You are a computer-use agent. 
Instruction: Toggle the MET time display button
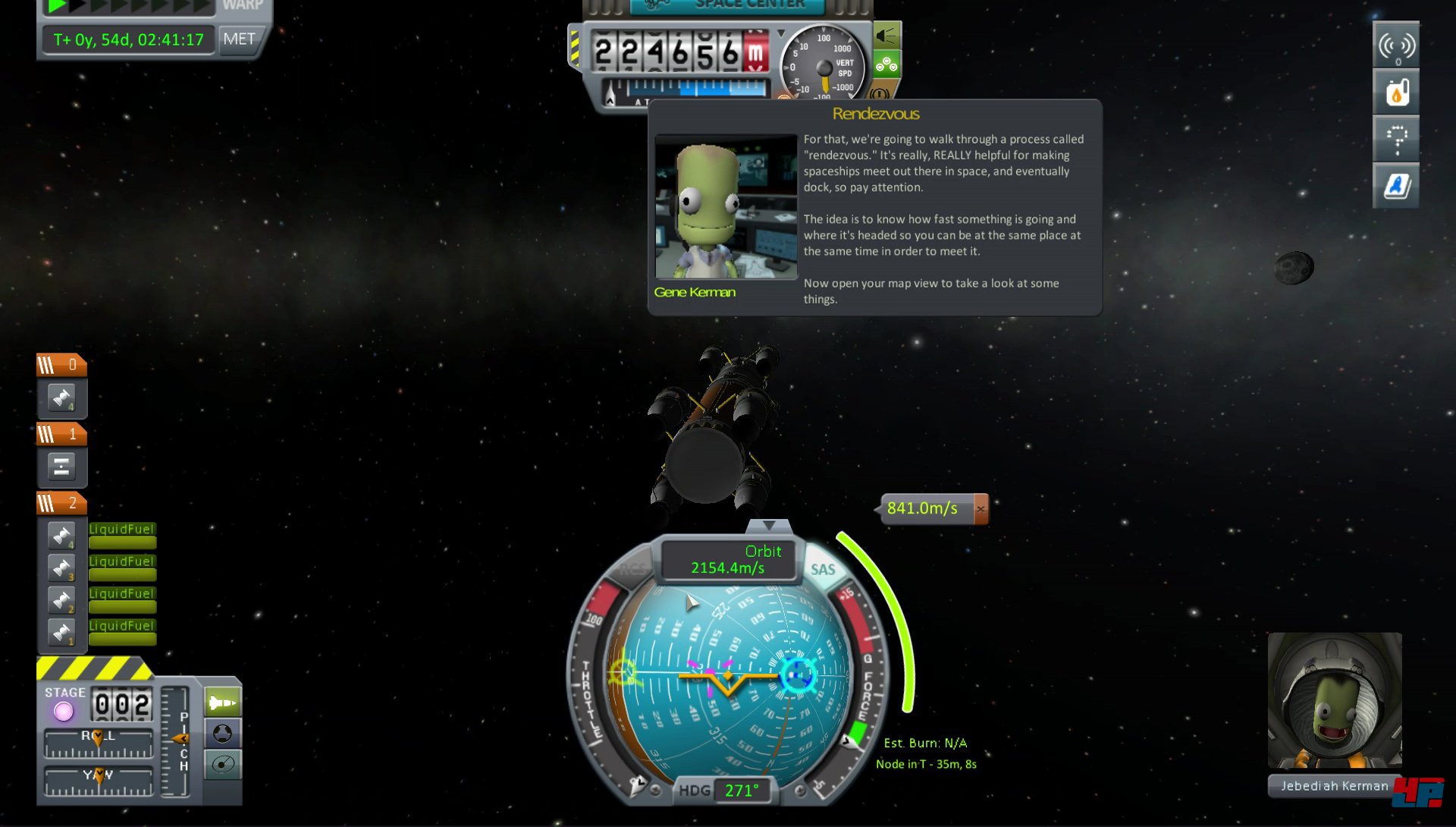pyautogui.click(x=240, y=39)
